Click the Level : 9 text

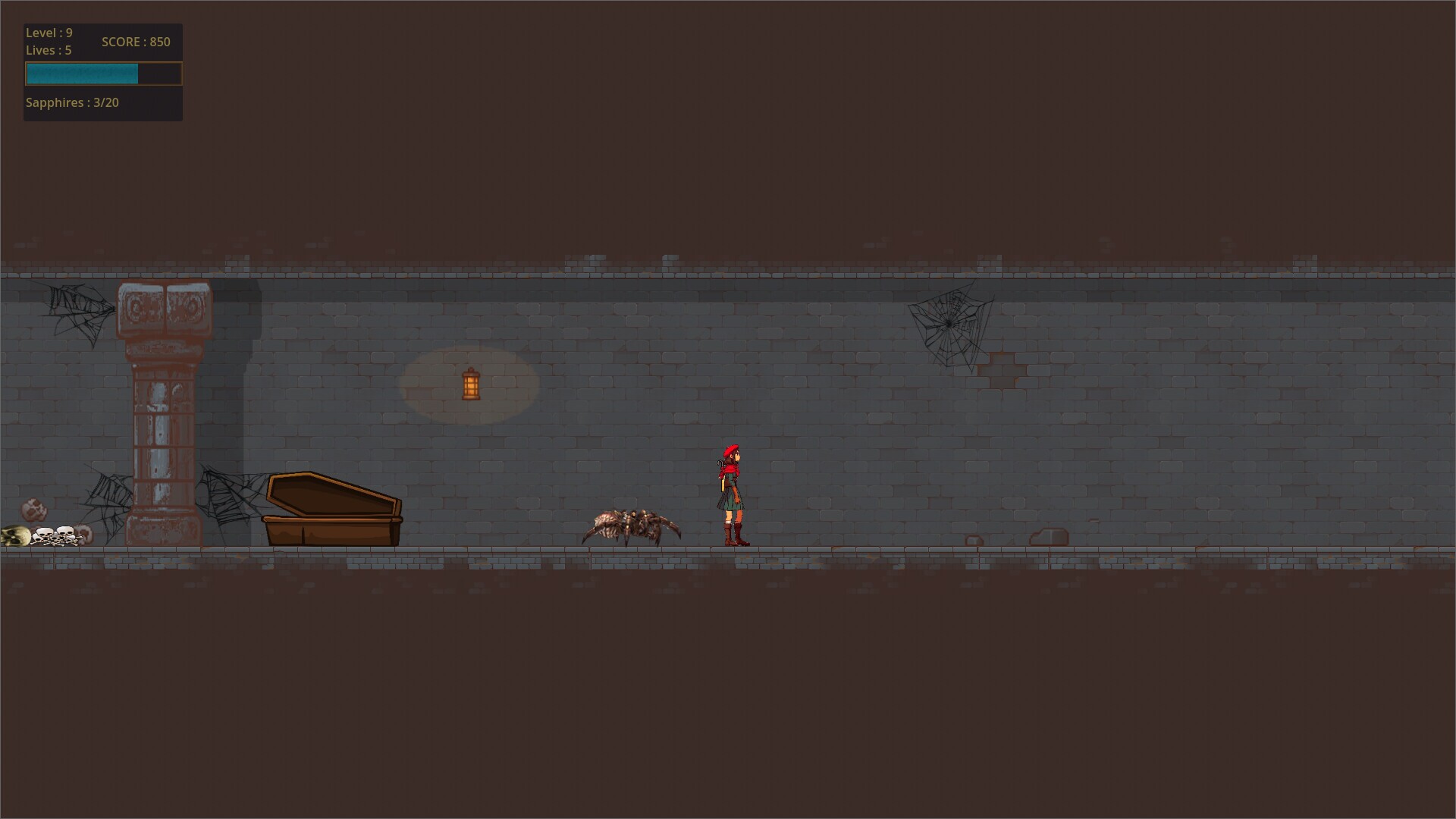click(49, 33)
